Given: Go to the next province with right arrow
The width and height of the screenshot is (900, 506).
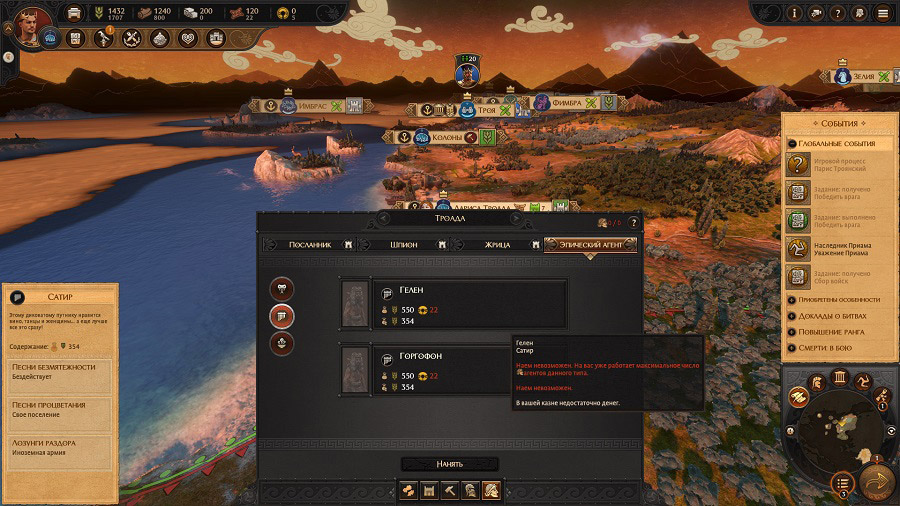Looking at the screenshot, I should [x=517, y=218].
